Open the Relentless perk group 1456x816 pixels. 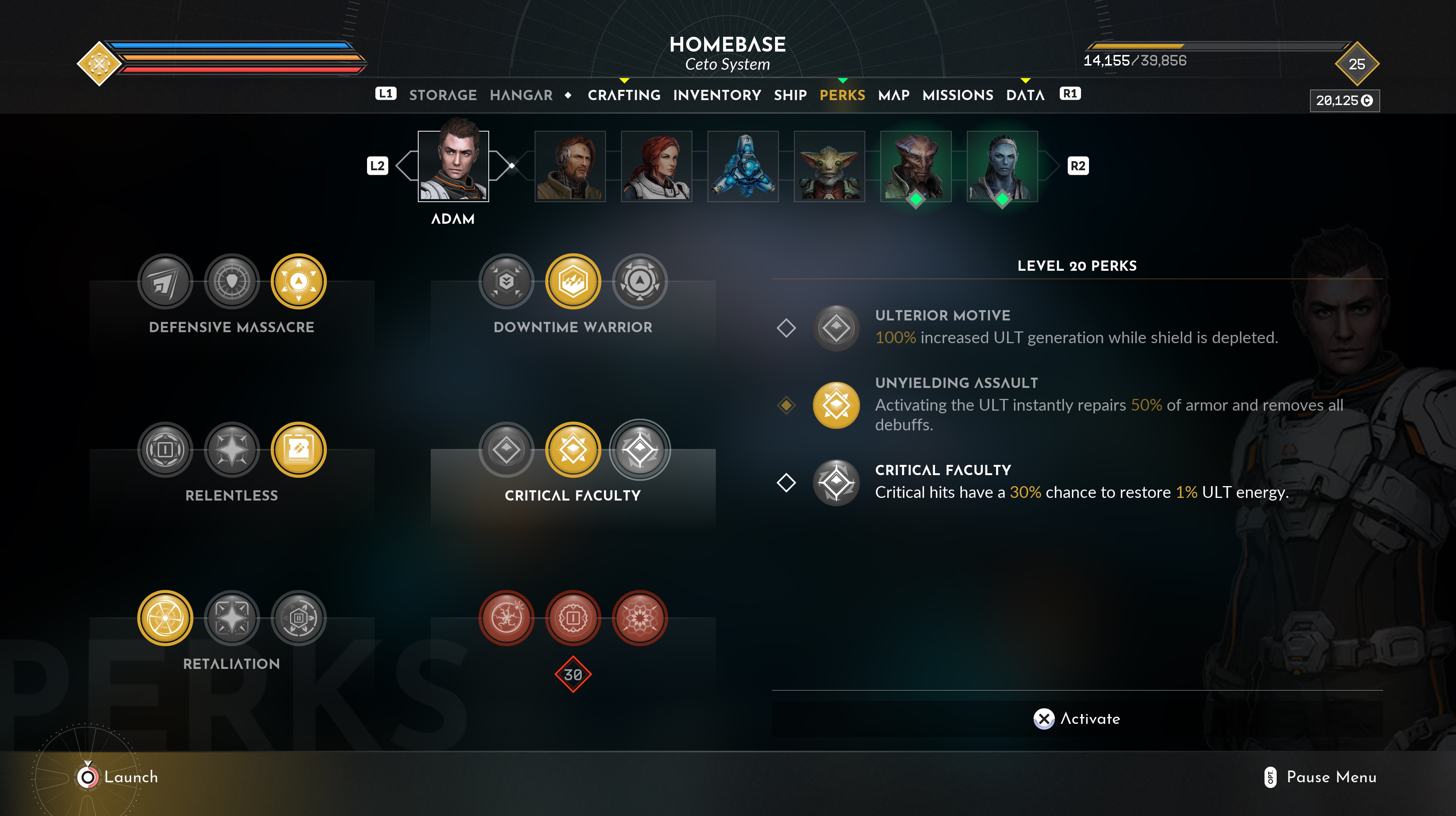tap(232, 495)
